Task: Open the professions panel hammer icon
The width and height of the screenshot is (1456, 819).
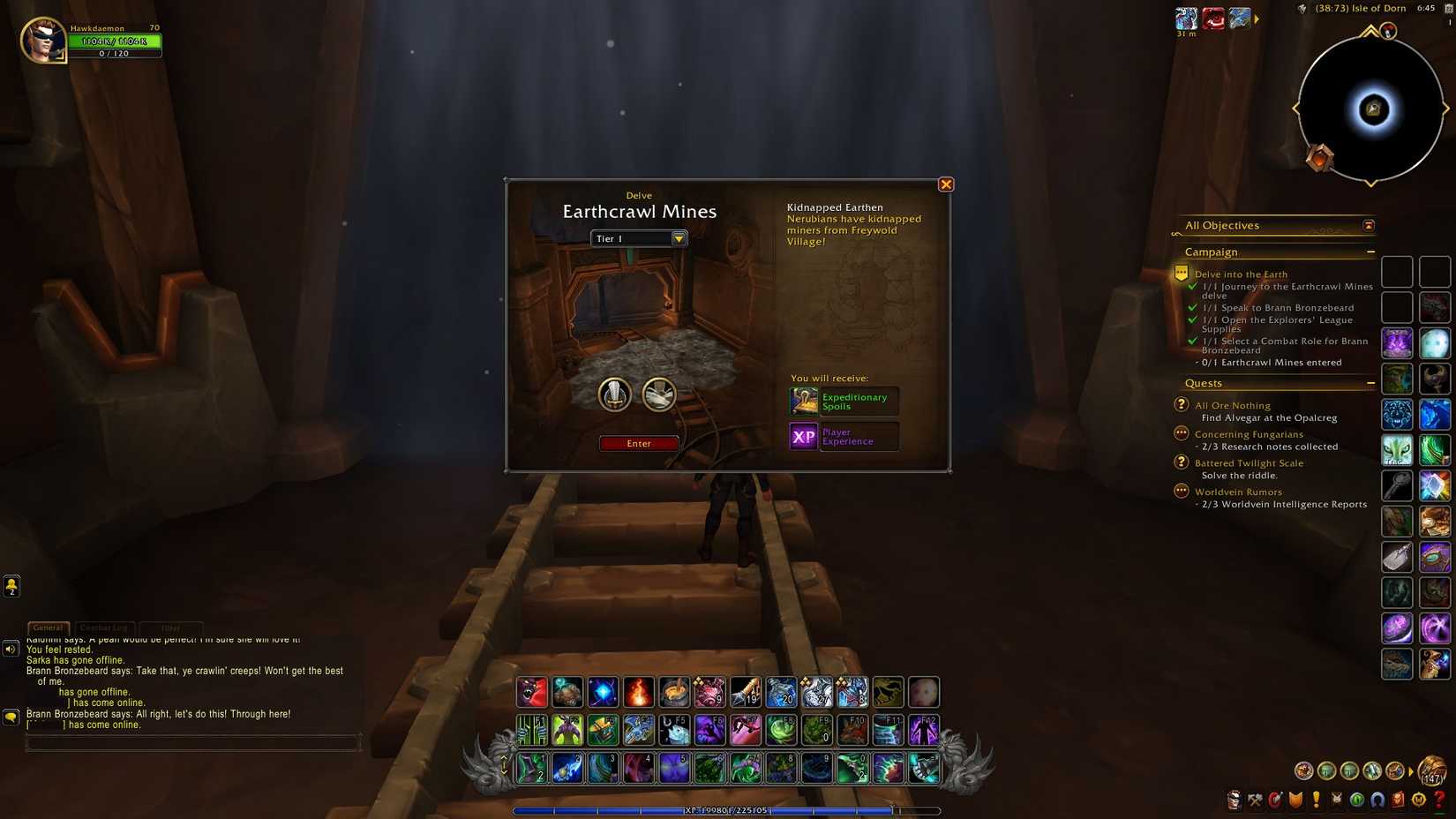Action: [x=1255, y=800]
